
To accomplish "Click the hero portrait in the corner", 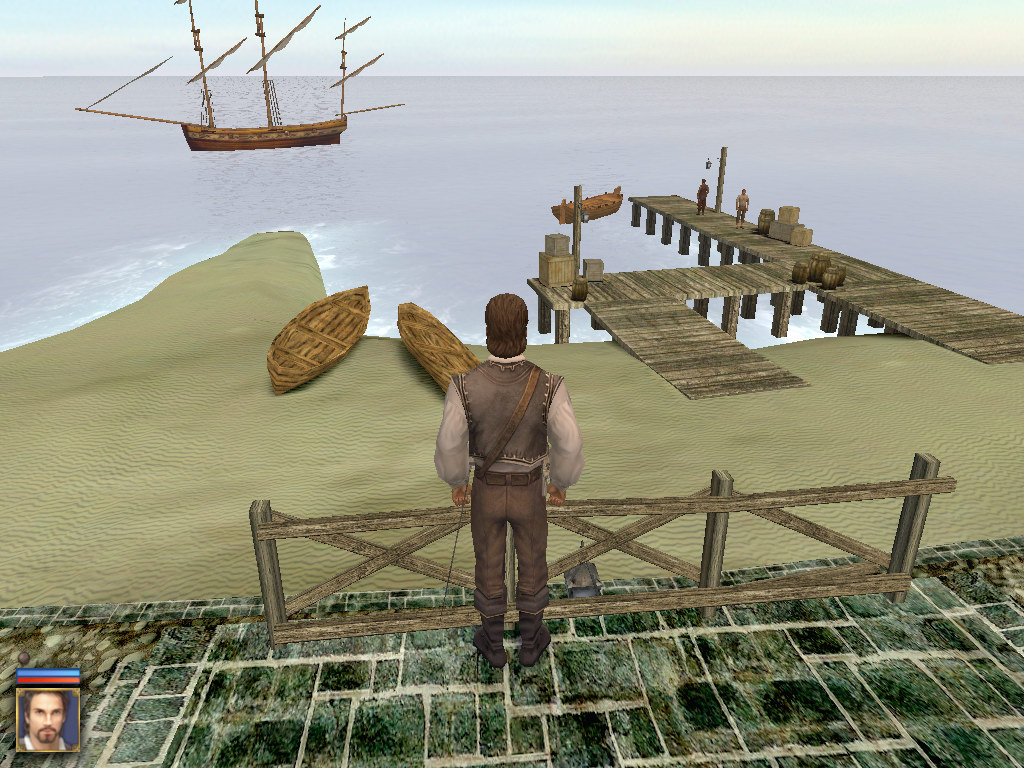I will [47, 719].
